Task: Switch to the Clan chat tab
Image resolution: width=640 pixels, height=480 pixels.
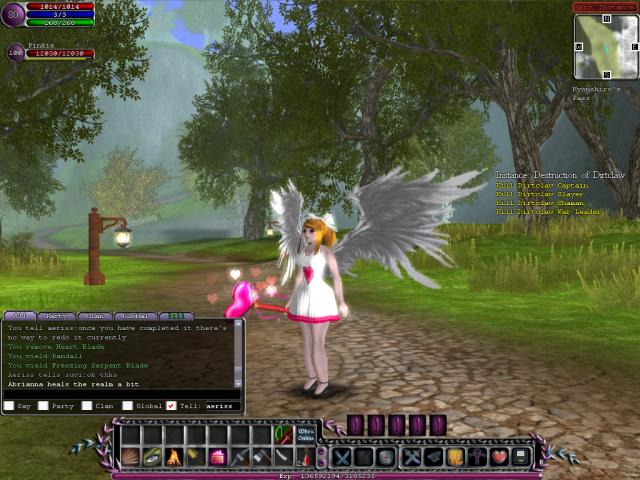Action: point(97,316)
